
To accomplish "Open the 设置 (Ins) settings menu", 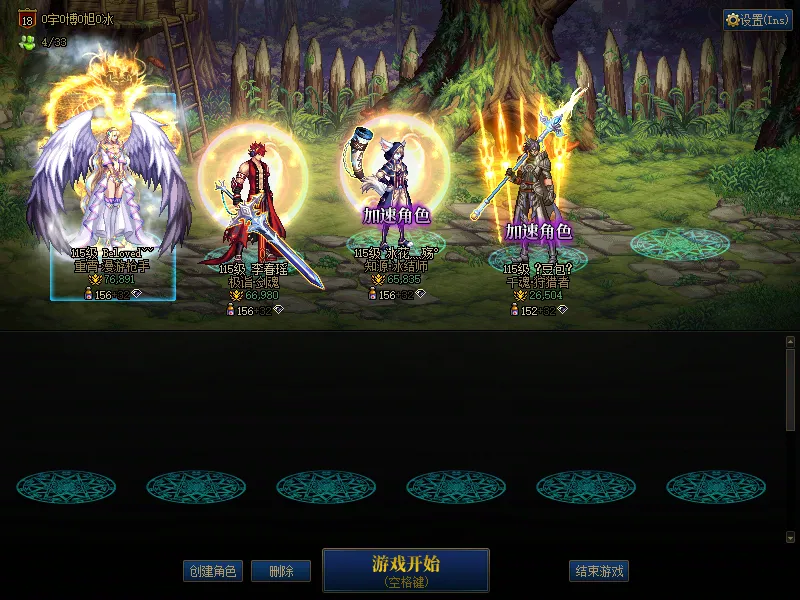I will (x=757, y=20).
